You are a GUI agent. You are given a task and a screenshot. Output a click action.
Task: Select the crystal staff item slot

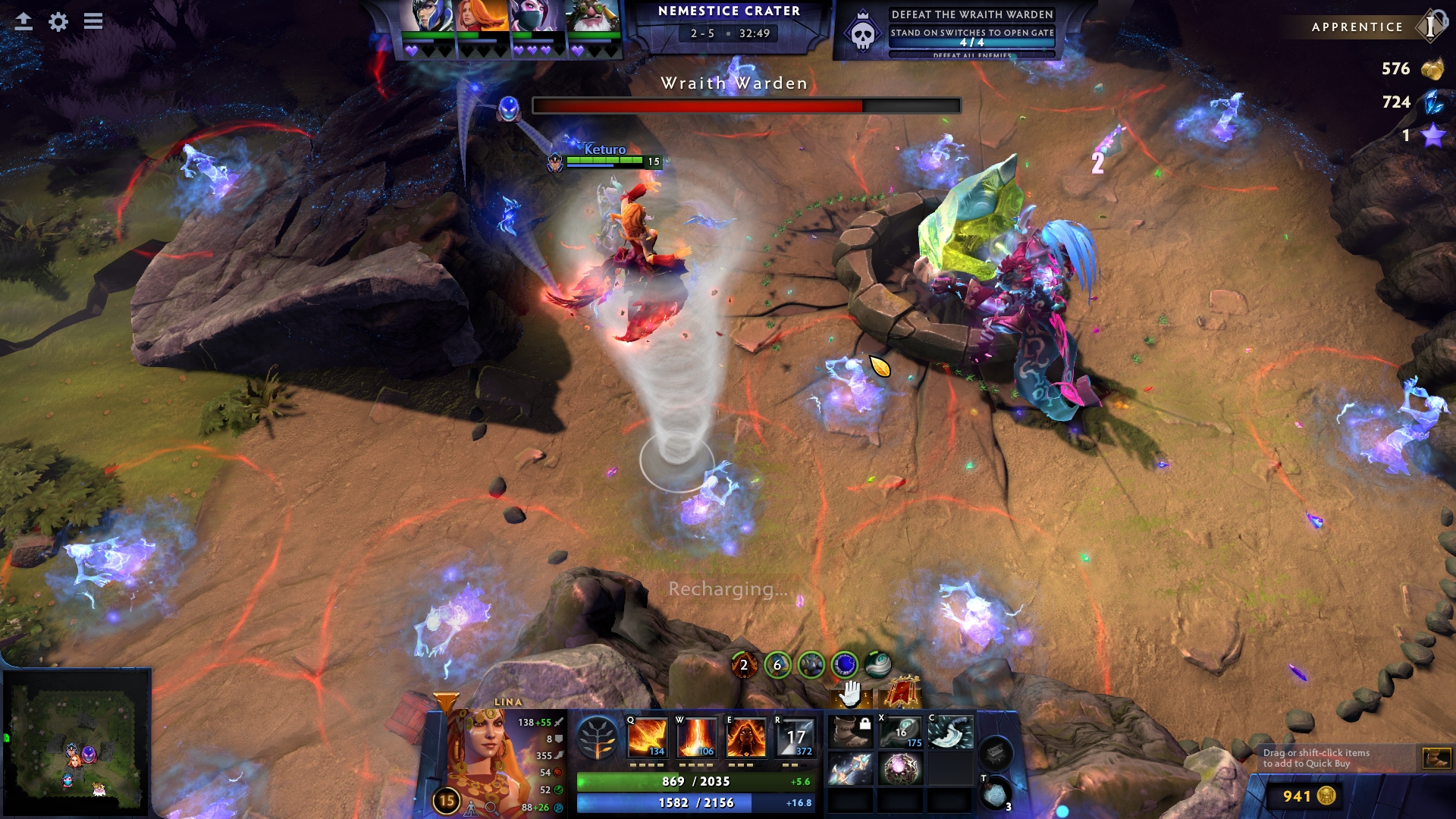pos(851,769)
